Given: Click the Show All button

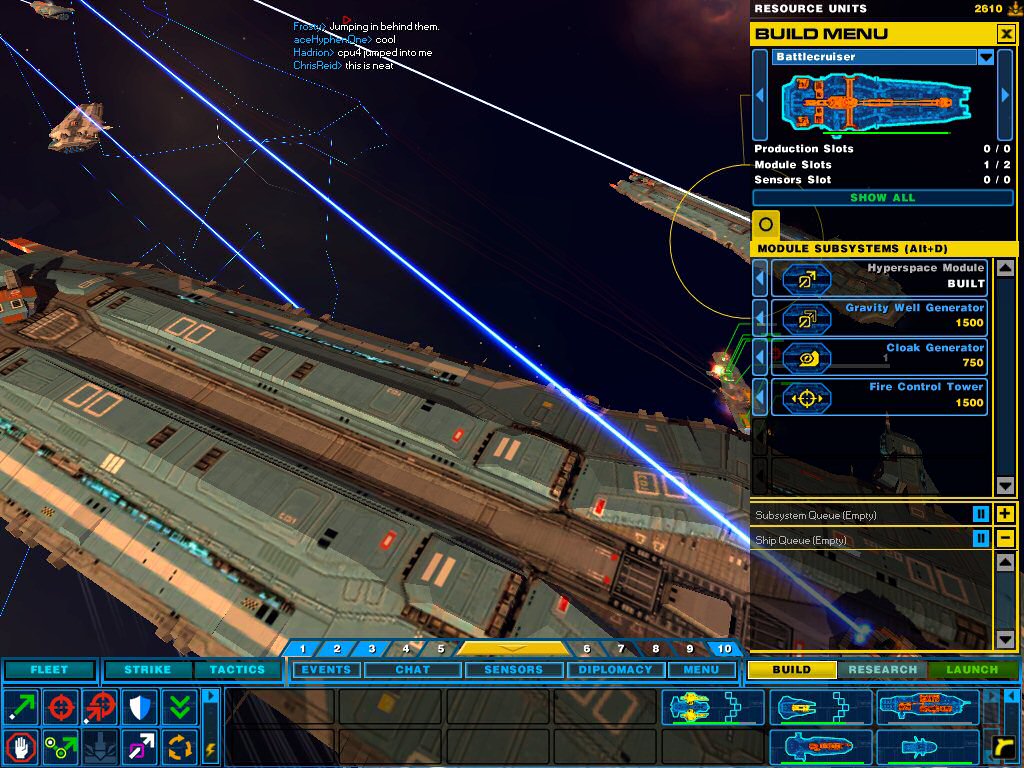Looking at the screenshot, I should point(882,198).
